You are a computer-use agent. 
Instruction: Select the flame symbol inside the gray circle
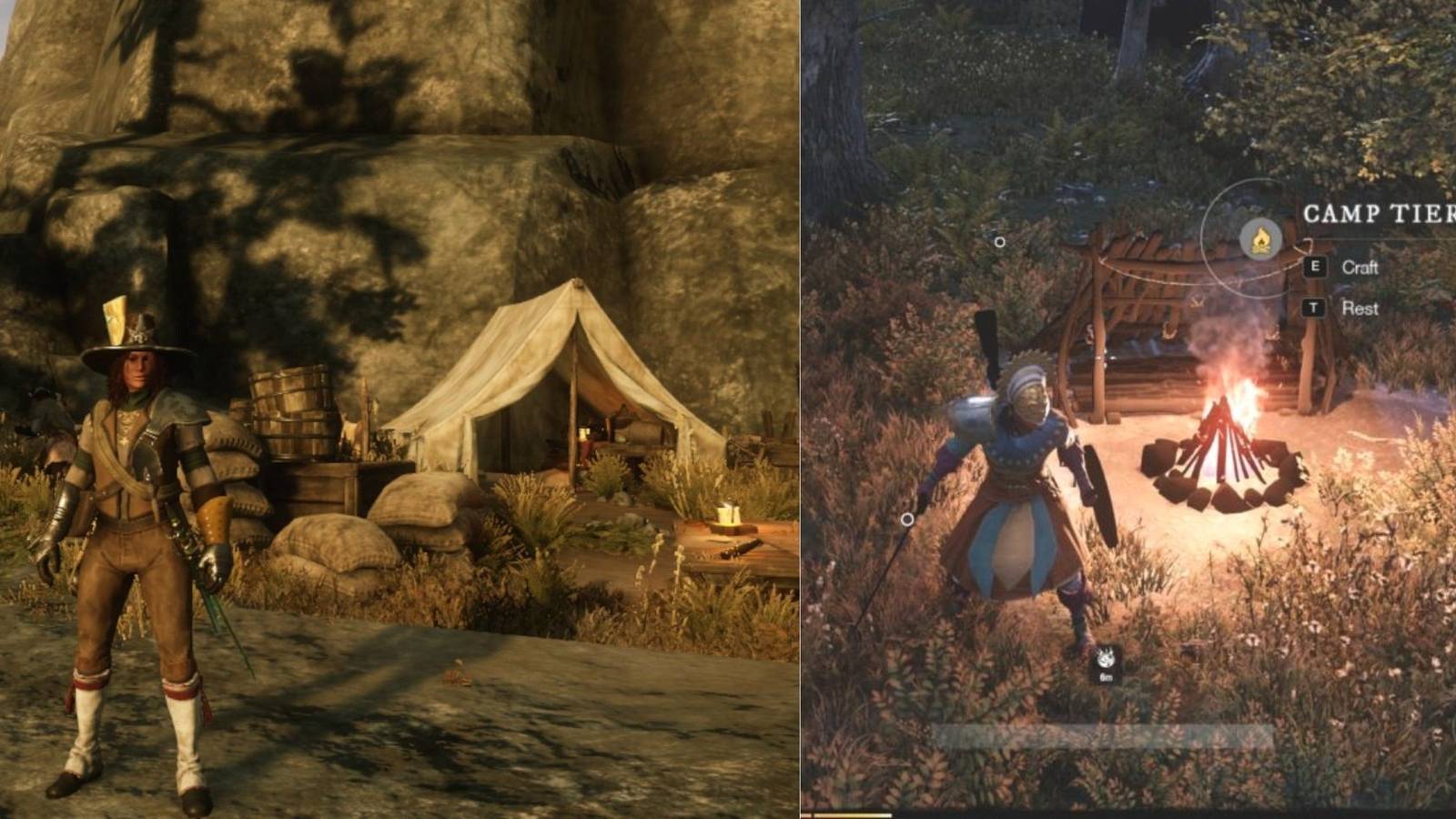click(1261, 238)
